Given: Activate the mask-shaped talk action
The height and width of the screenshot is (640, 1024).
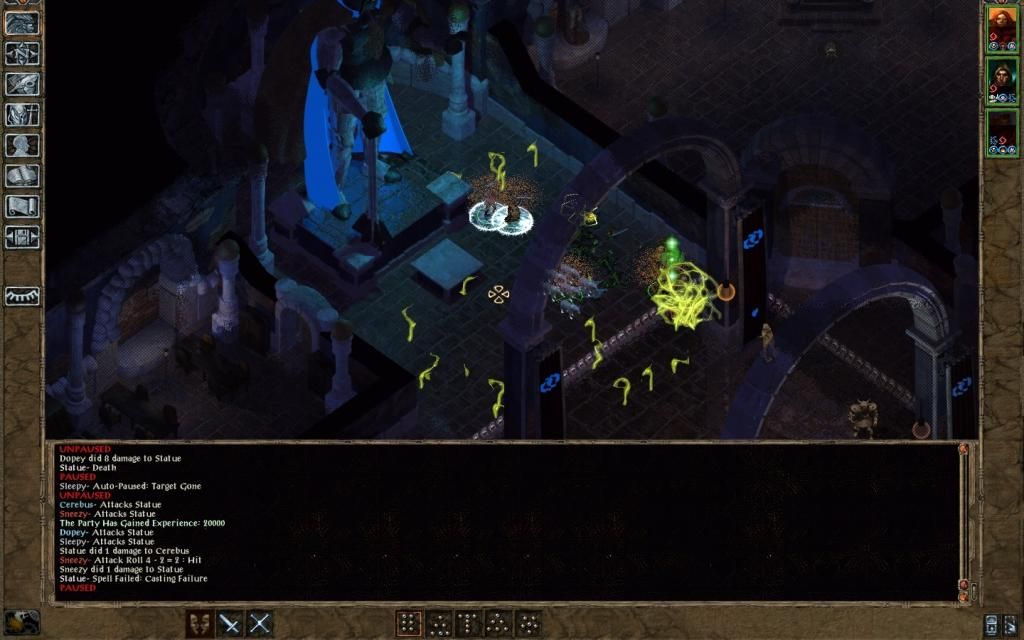Looking at the screenshot, I should point(200,623).
